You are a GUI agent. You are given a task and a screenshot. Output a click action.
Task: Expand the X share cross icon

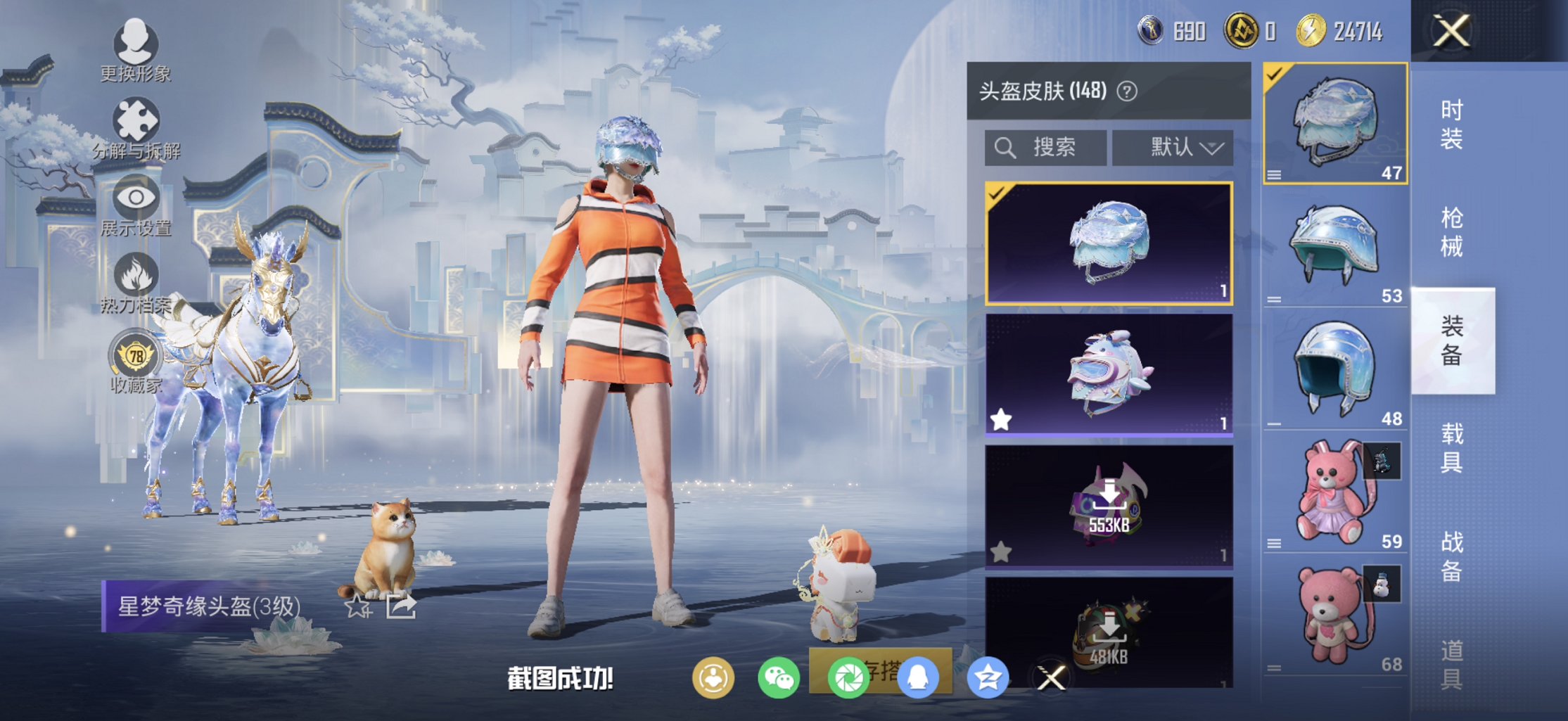pos(1051,677)
